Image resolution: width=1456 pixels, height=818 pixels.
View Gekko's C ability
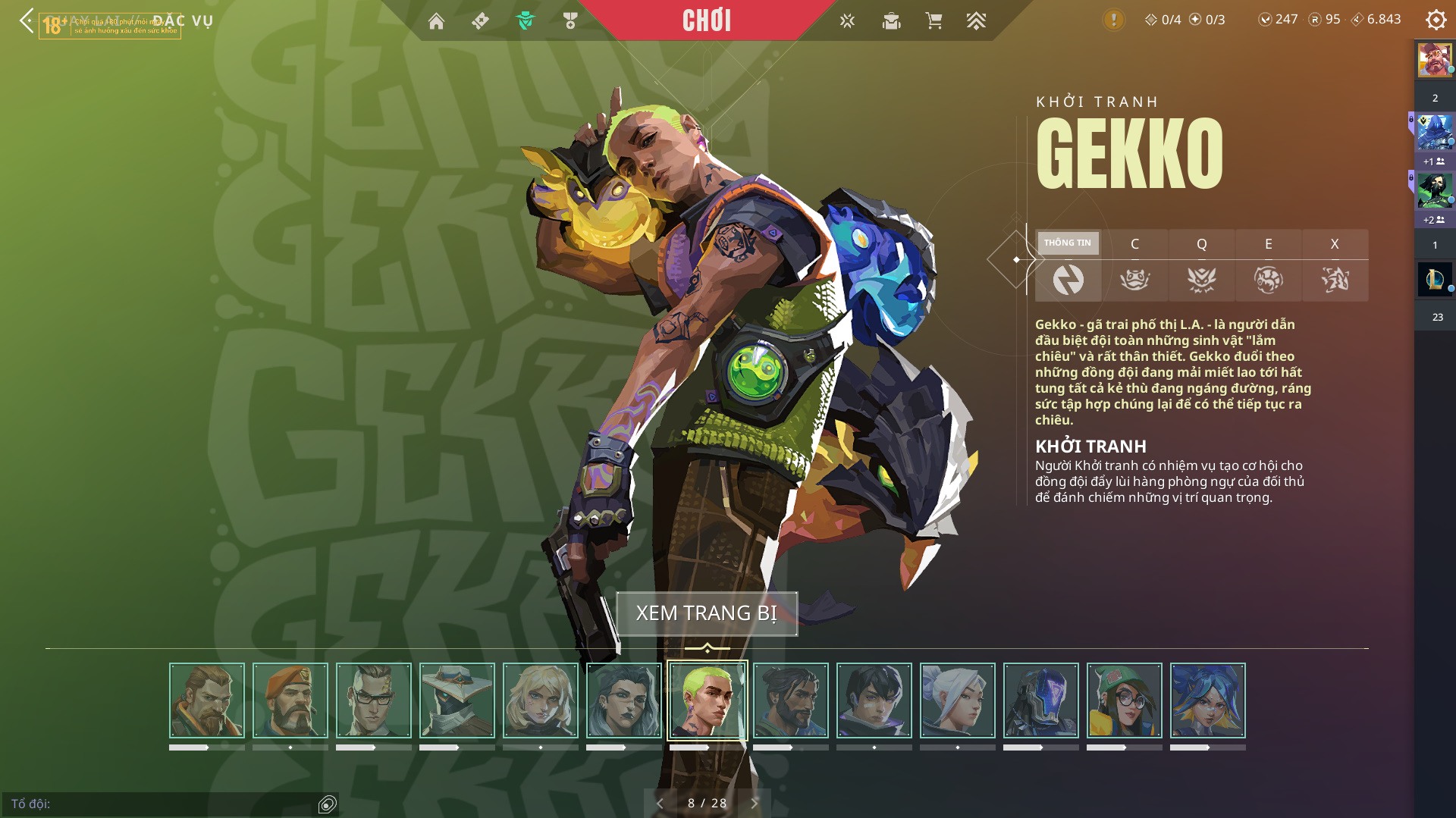(1134, 265)
